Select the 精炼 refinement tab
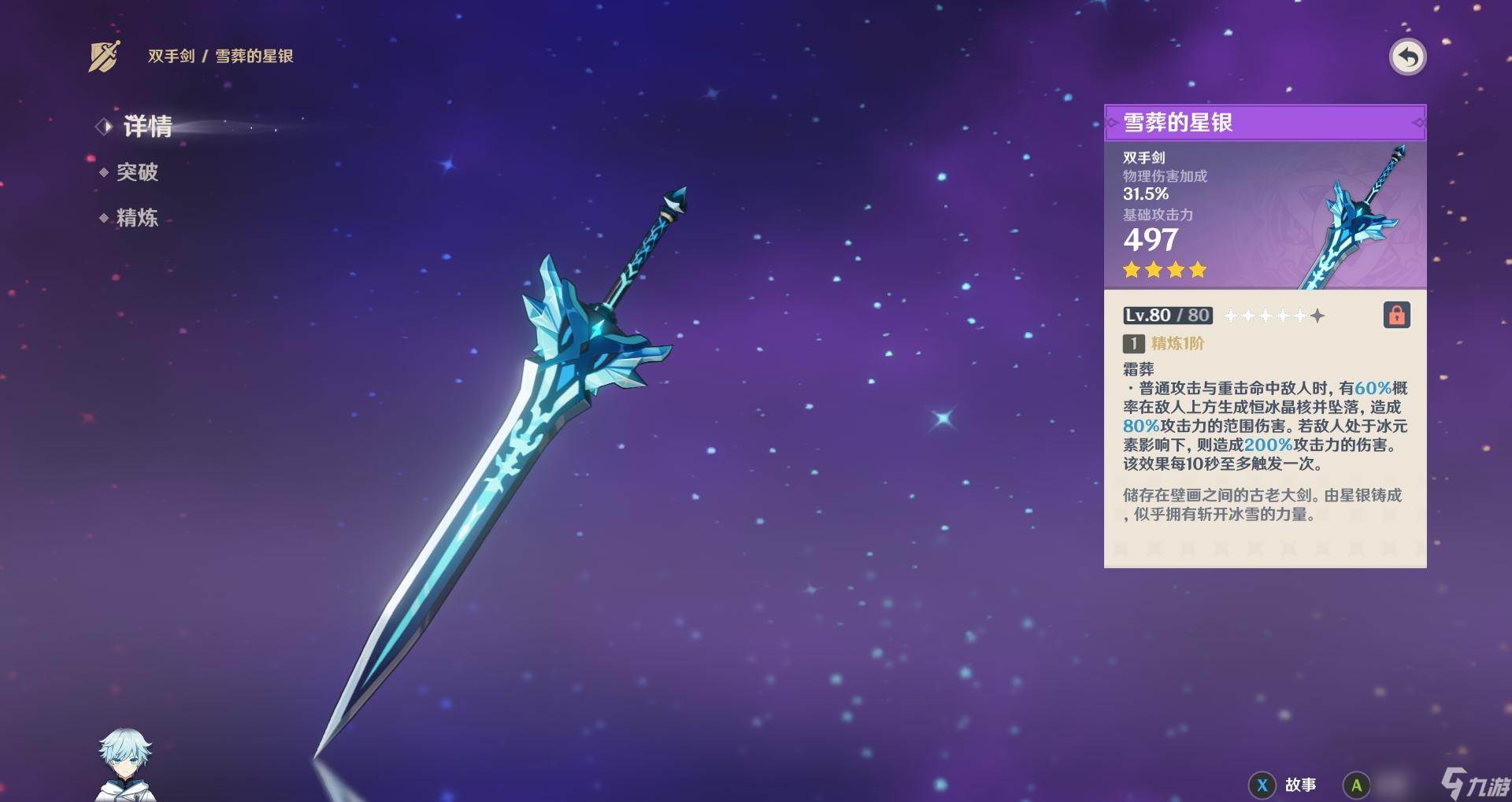 point(137,218)
